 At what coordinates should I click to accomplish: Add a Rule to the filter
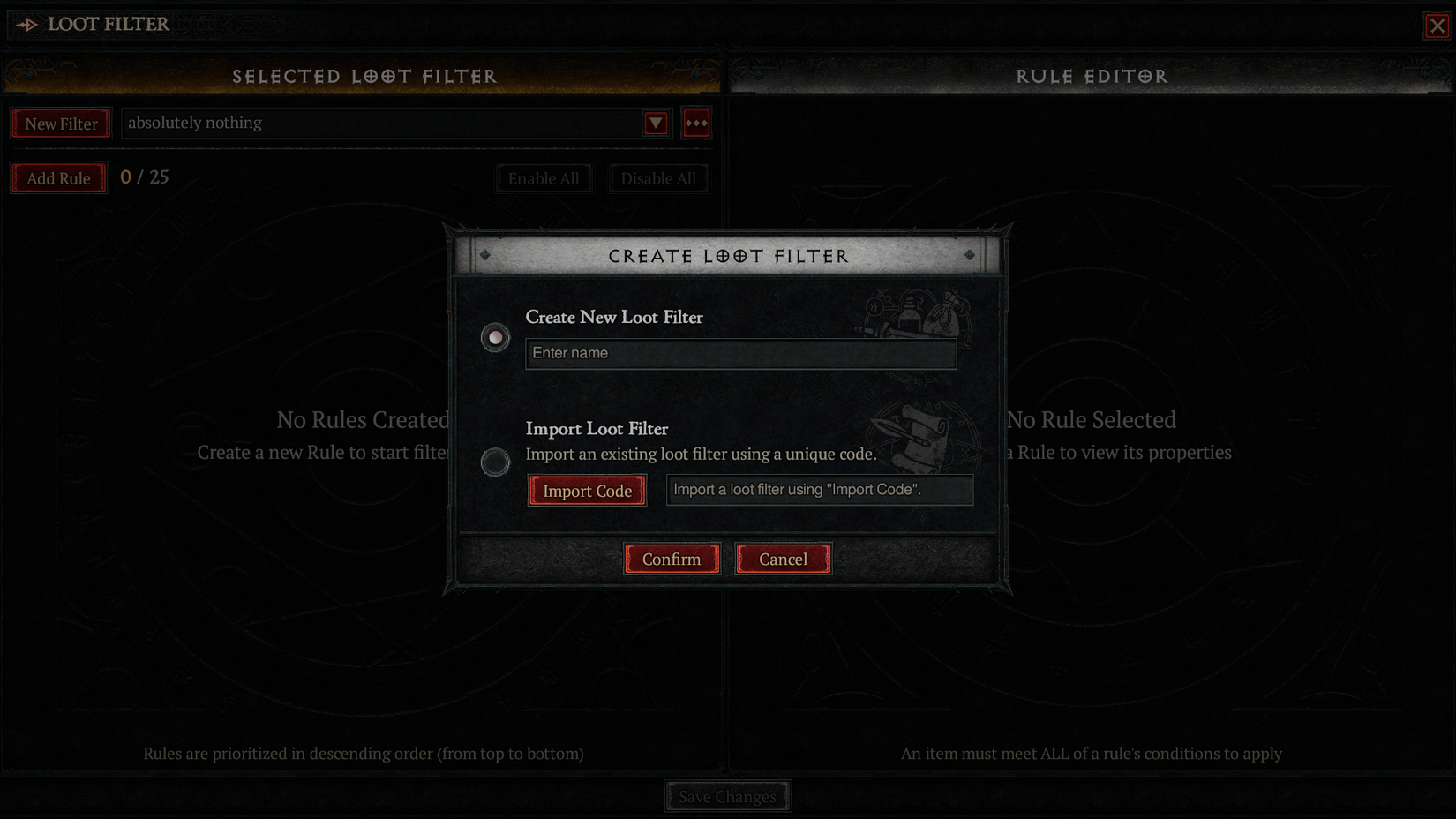pyautogui.click(x=58, y=177)
